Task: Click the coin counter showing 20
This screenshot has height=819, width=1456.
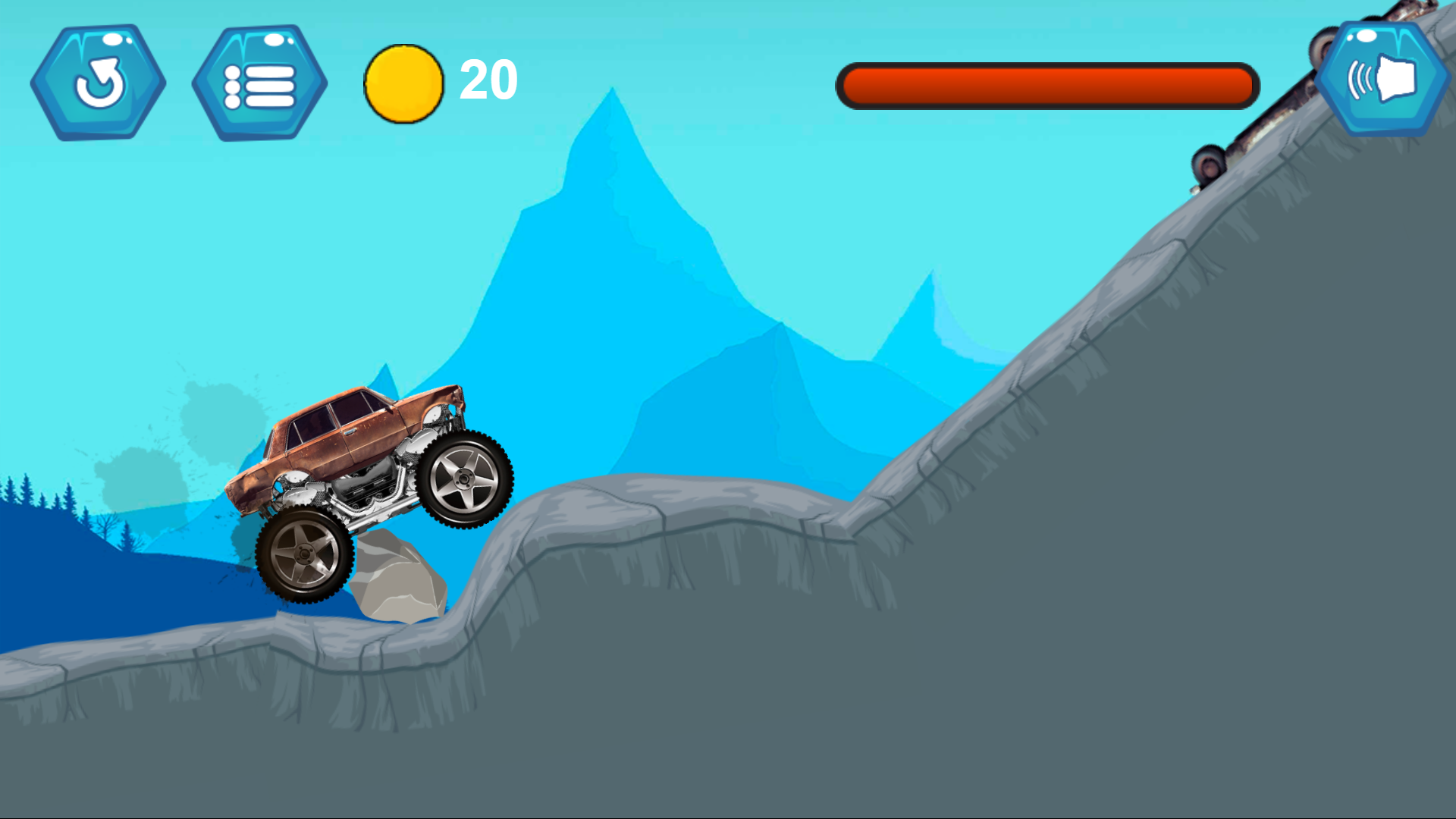Action: coord(488,80)
